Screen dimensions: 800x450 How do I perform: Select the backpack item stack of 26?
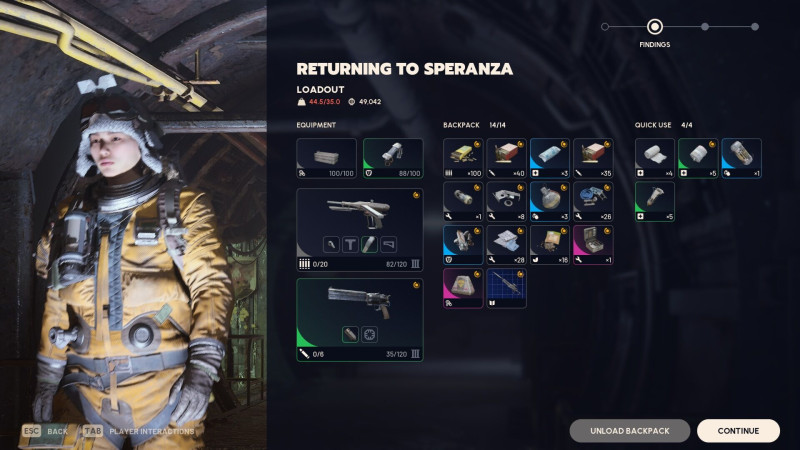tap(593, 201)
